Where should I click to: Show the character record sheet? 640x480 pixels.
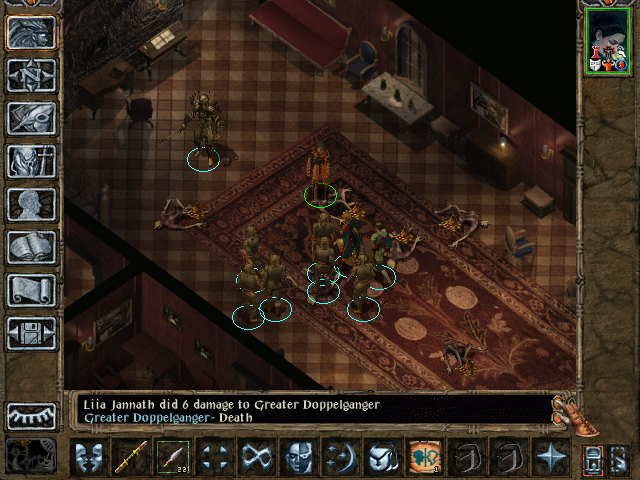pyautogui.click(x=31, y=204)
